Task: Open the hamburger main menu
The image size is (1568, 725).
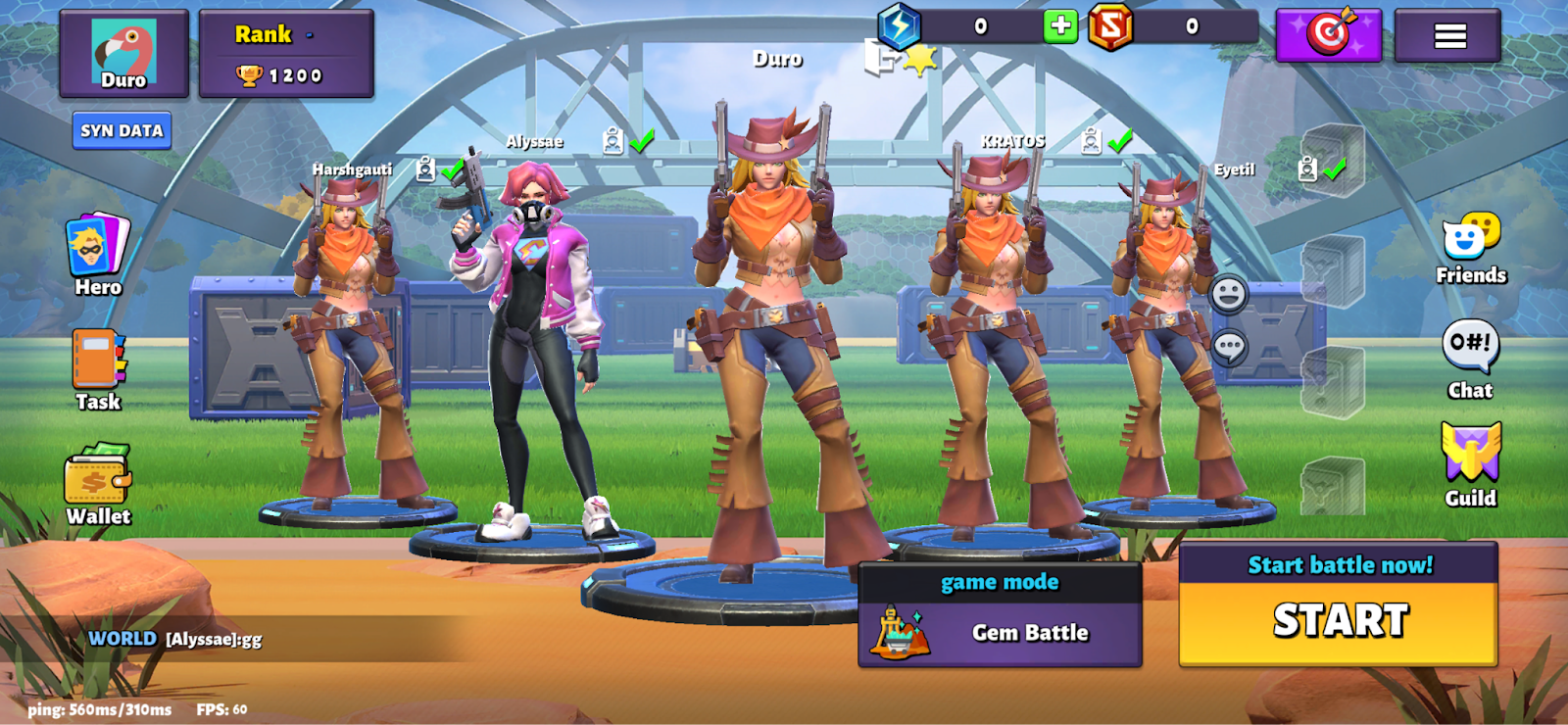Action: 1448,36
